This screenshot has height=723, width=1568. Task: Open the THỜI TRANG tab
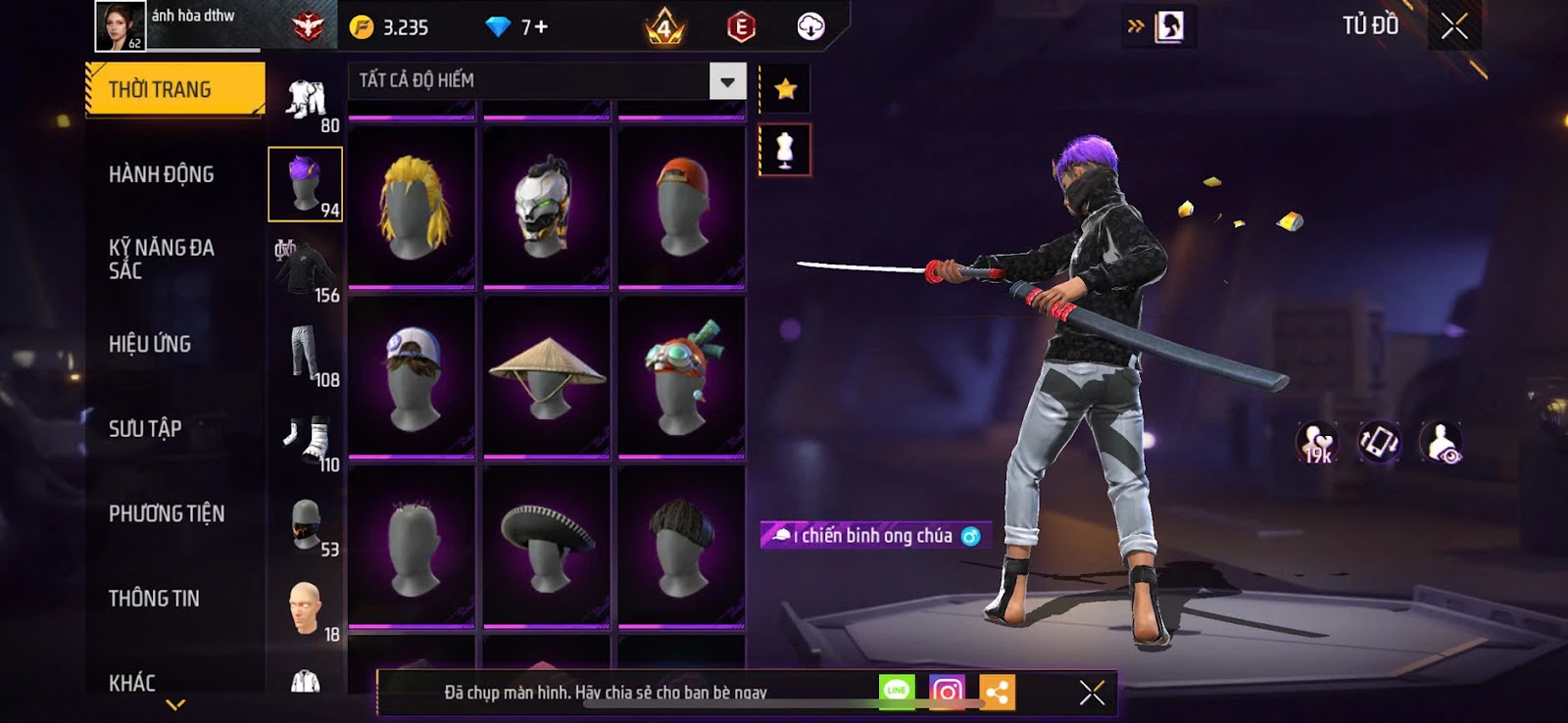[174, 90]
